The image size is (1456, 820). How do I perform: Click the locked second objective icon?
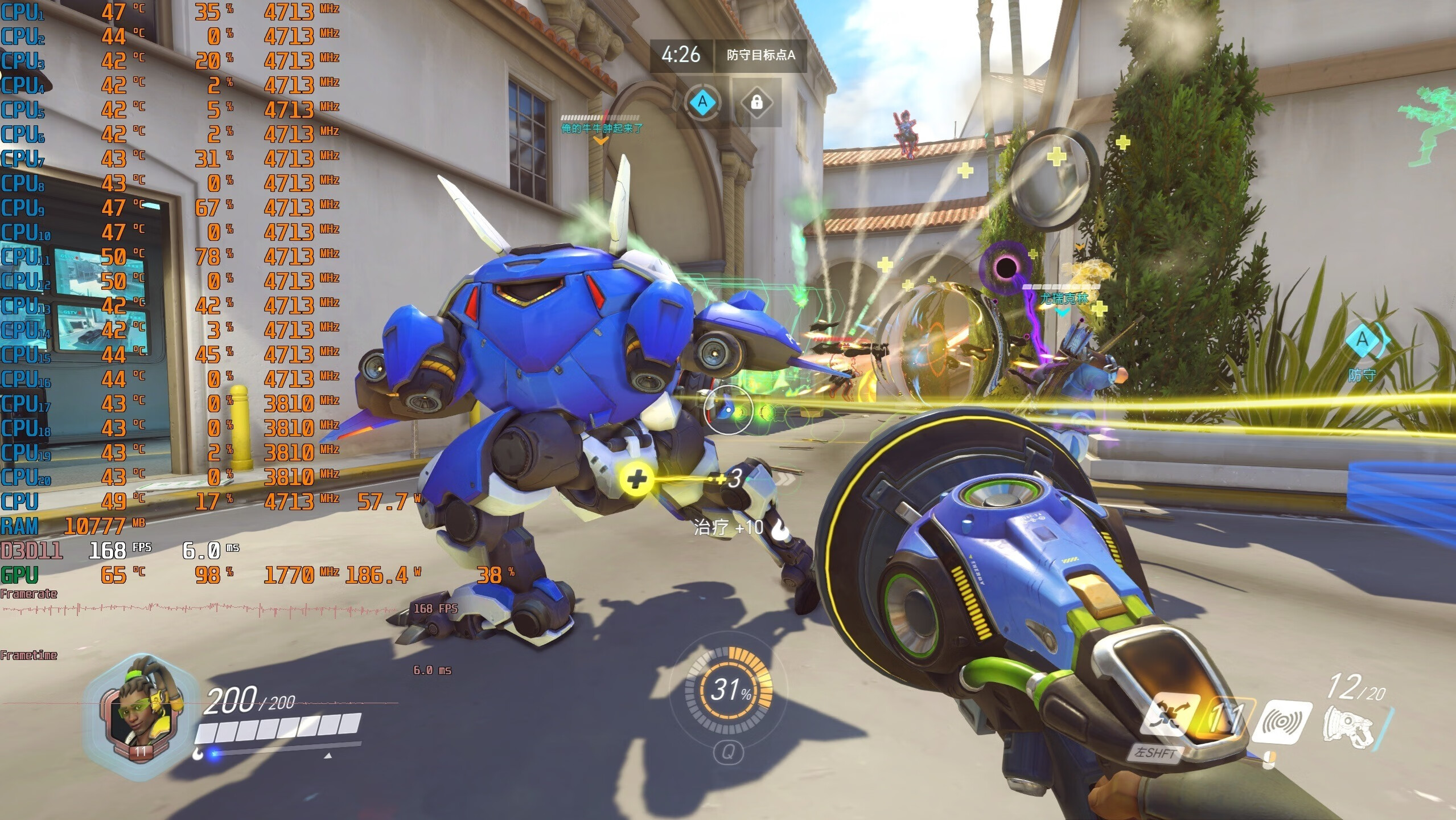pos(756,102)
